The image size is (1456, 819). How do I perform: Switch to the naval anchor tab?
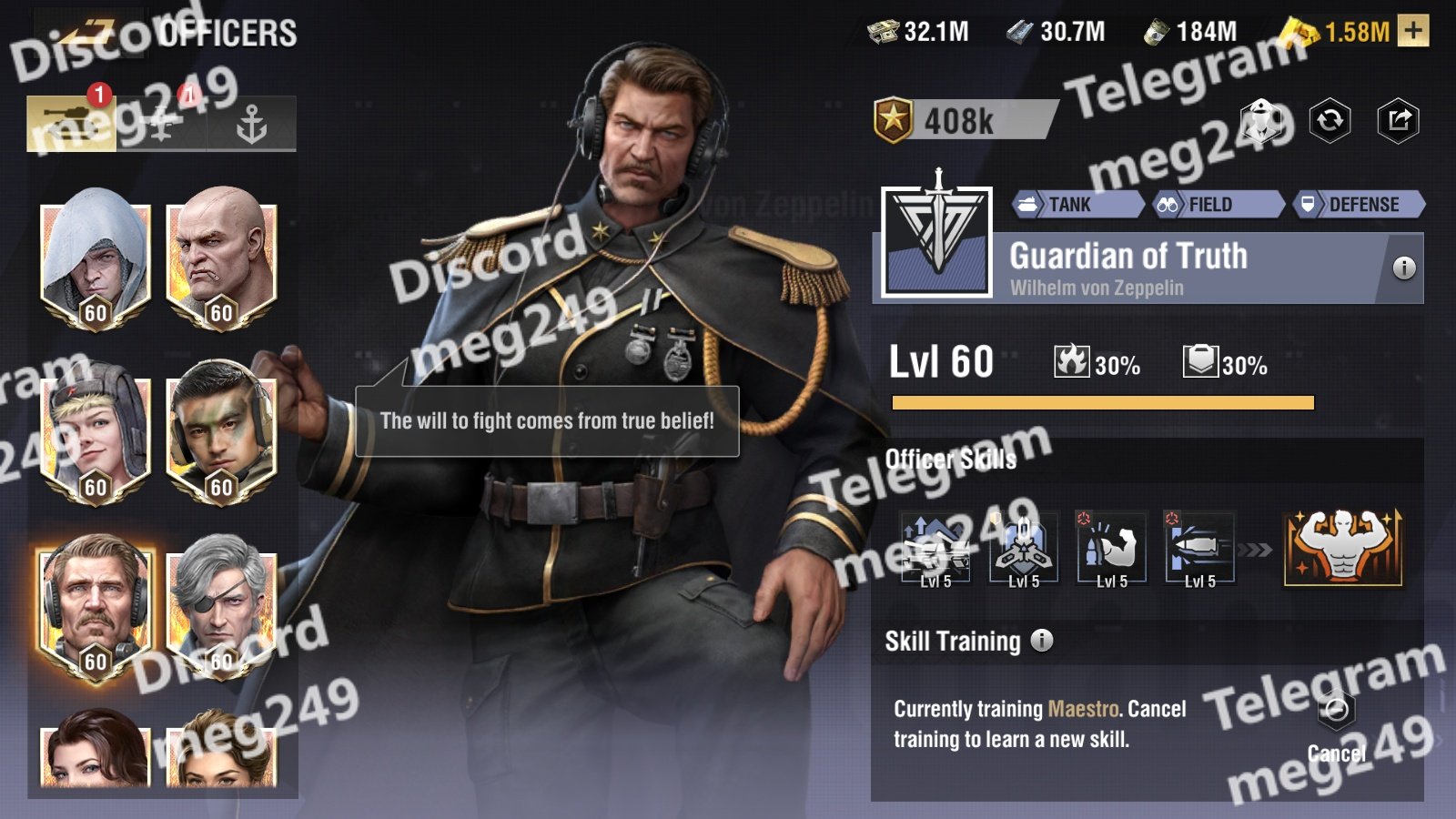pos(251,123)
